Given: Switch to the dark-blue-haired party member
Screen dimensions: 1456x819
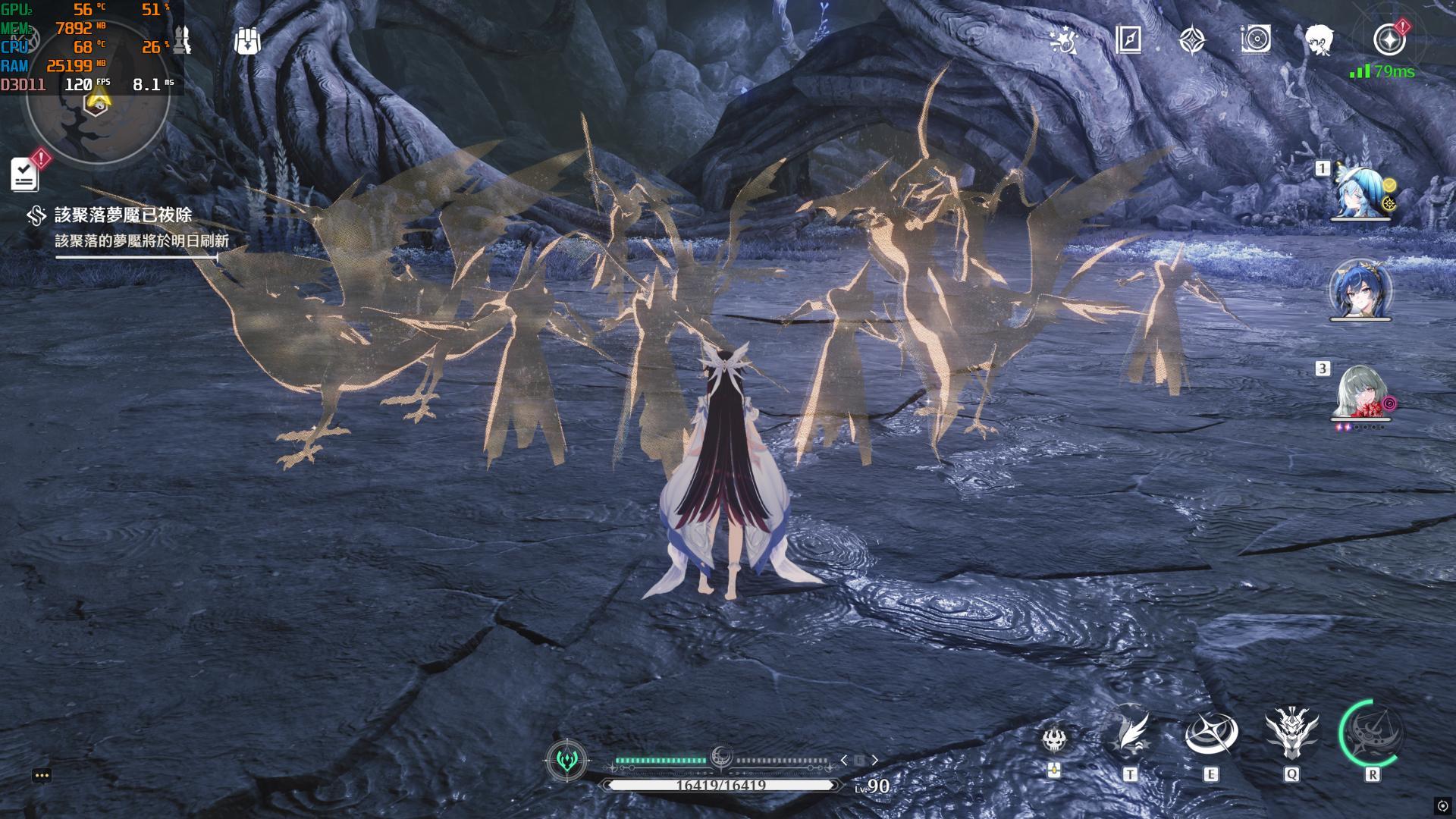Looking at the screenshot, I should [1360, 290].
